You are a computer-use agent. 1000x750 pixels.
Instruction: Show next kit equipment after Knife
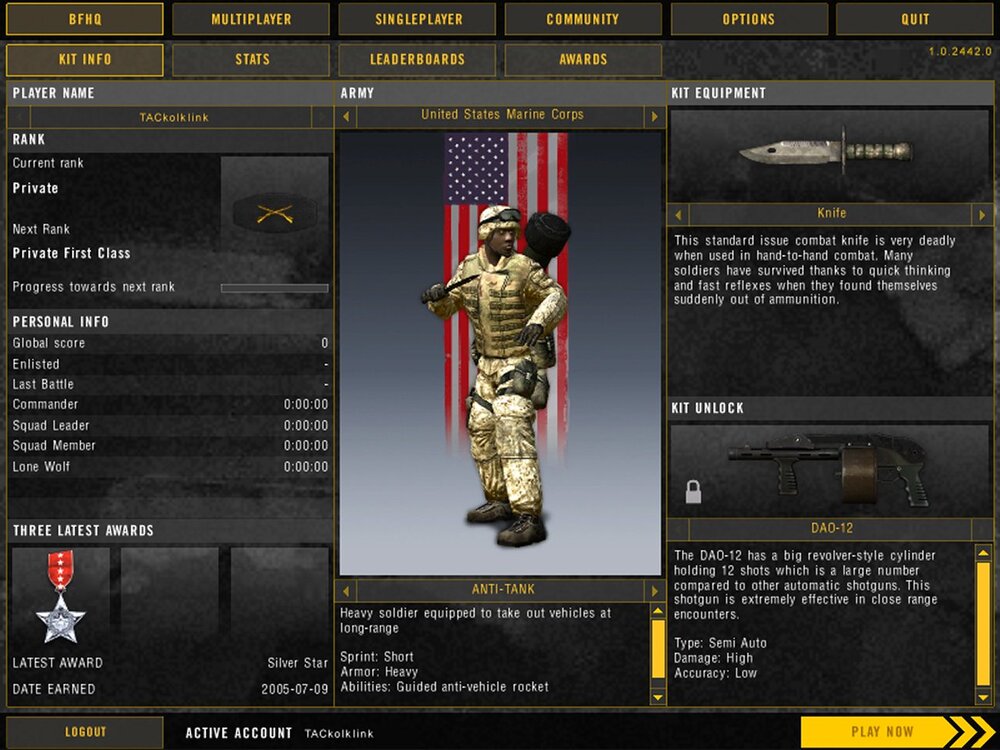982,214
